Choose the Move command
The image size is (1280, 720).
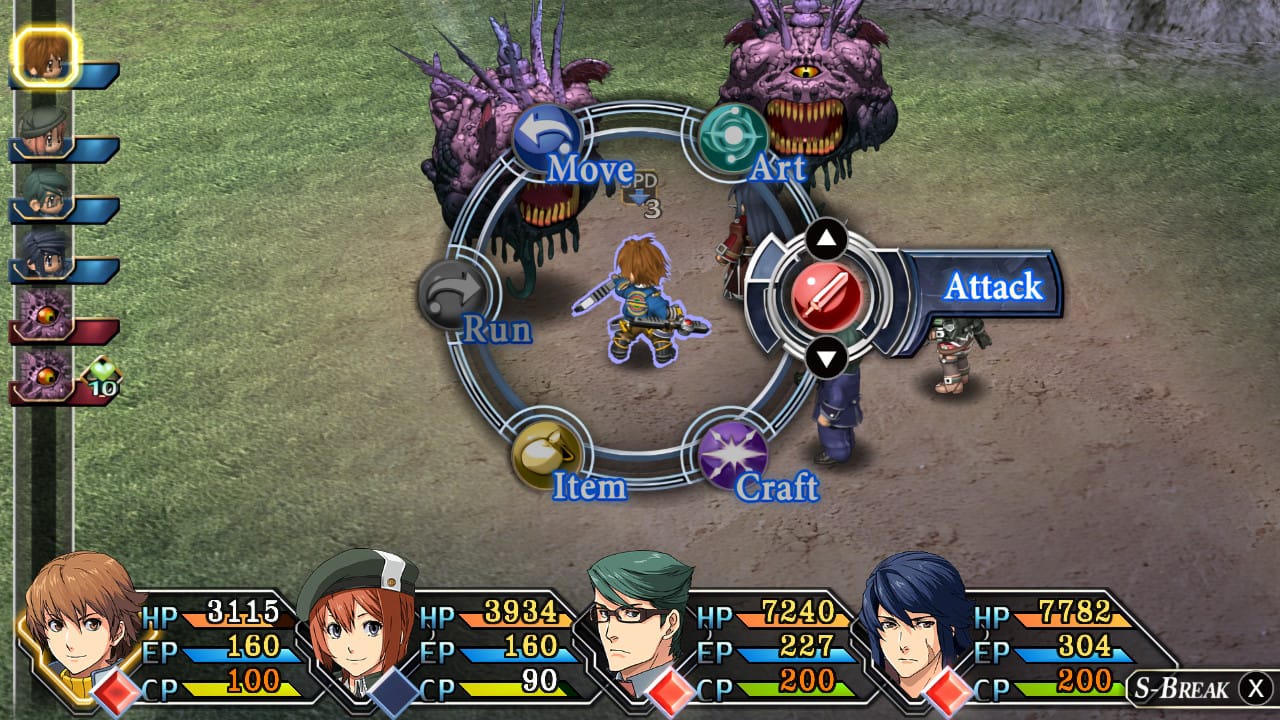pyautogui.click(x=546, y=138)
